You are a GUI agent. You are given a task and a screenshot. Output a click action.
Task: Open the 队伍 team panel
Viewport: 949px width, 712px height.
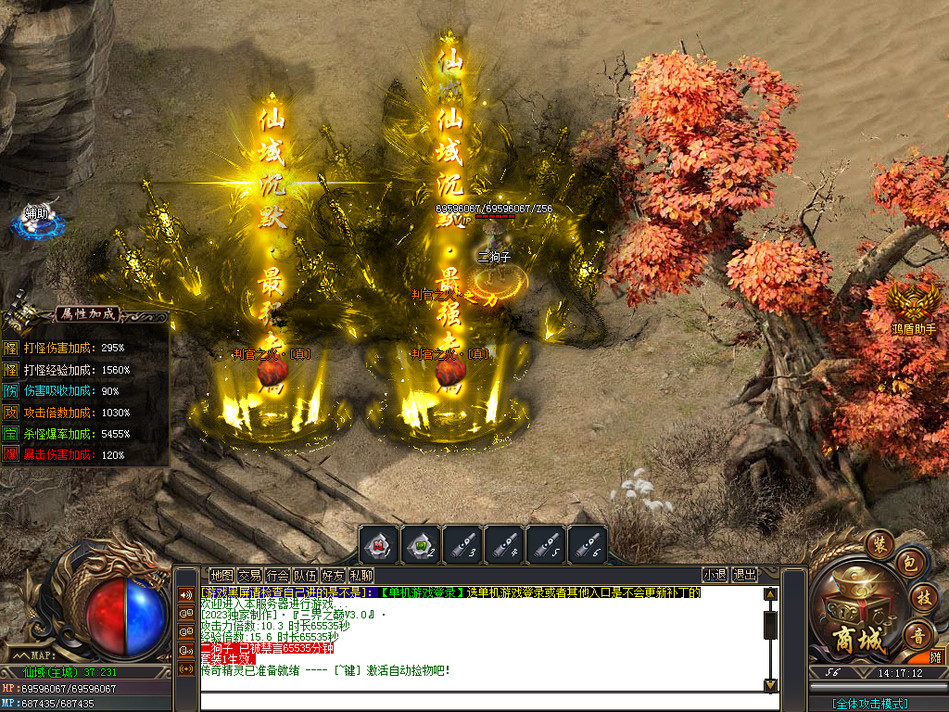[305, 575]
